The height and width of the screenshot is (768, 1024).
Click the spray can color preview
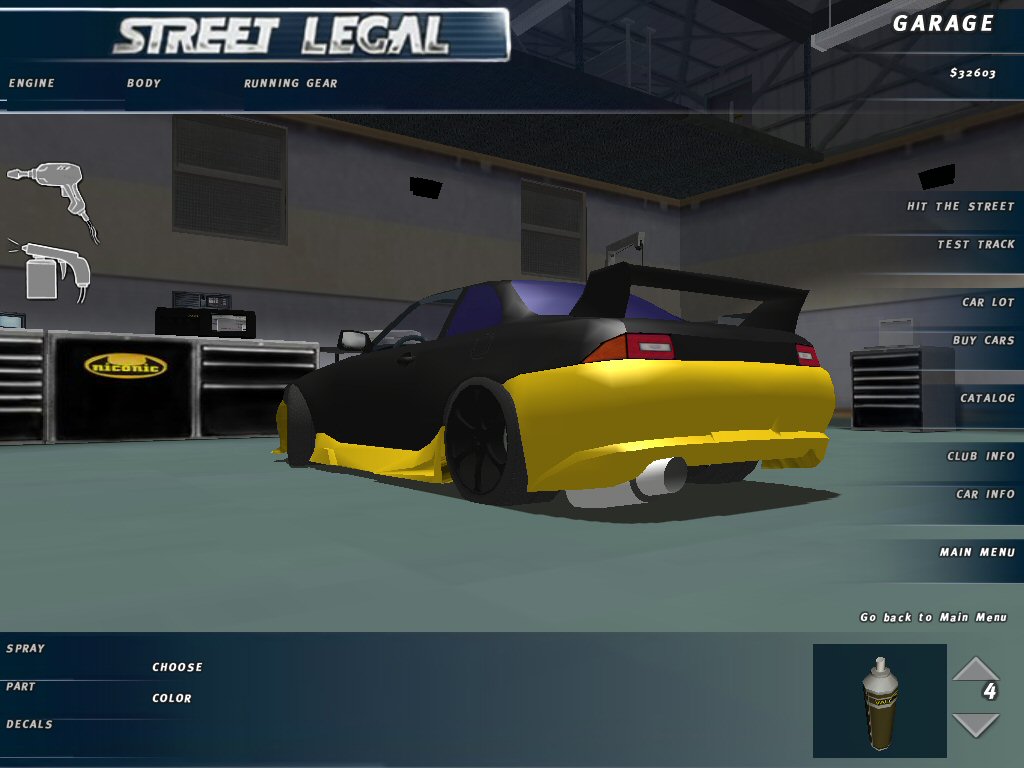879,700
